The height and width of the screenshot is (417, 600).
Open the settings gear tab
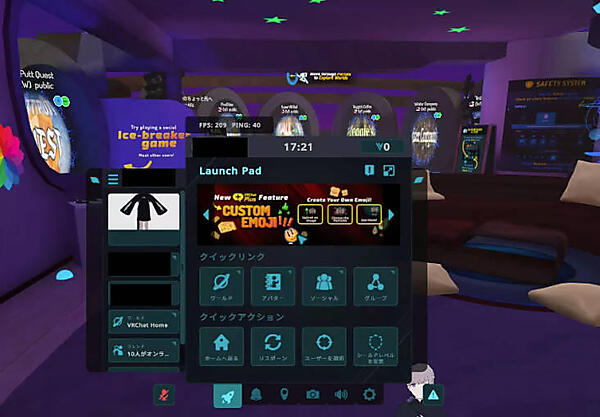[x=369, y=395]
